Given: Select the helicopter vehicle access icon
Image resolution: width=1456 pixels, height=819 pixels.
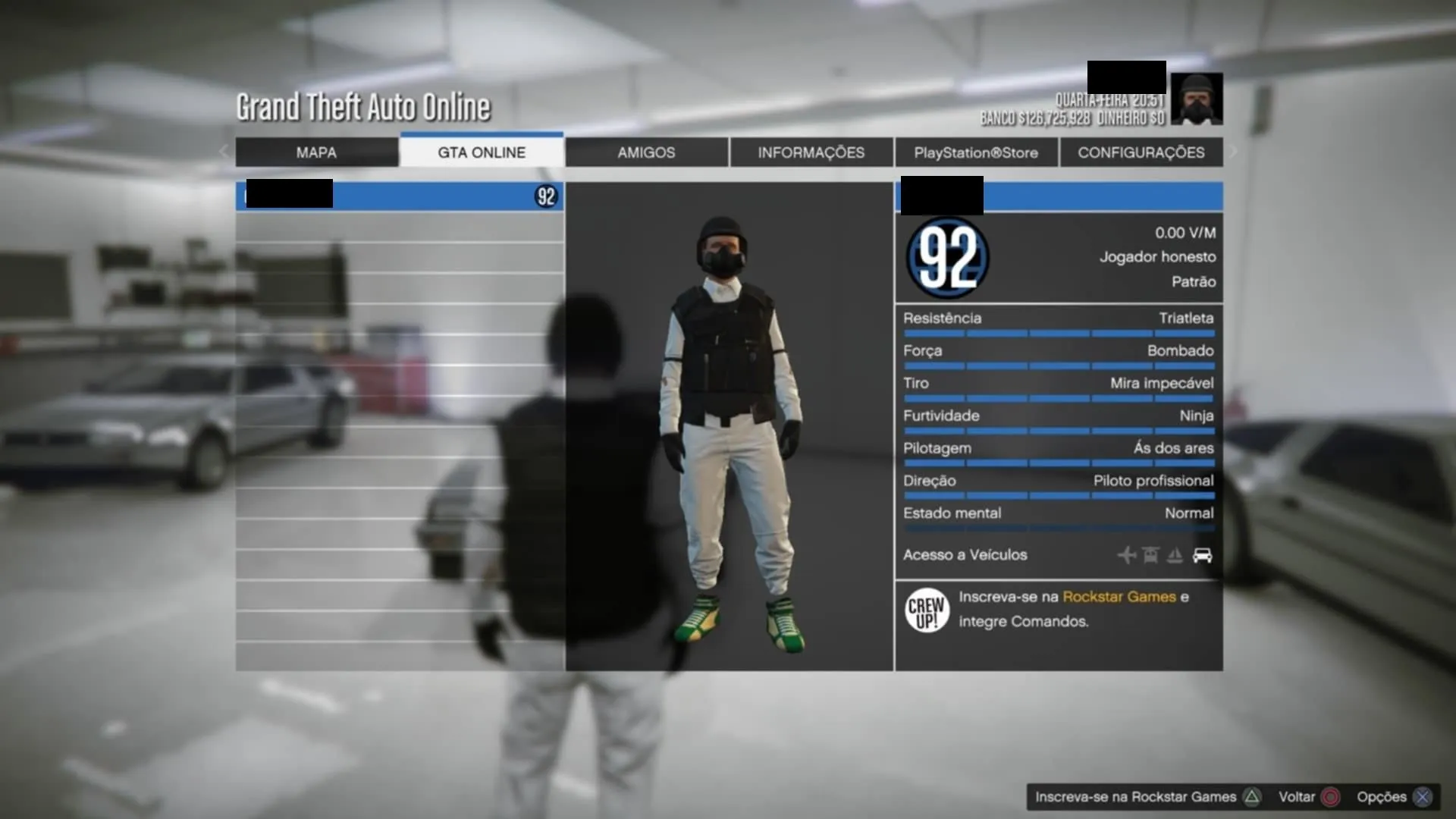Looking at the screenshot, I should 1150,555.
